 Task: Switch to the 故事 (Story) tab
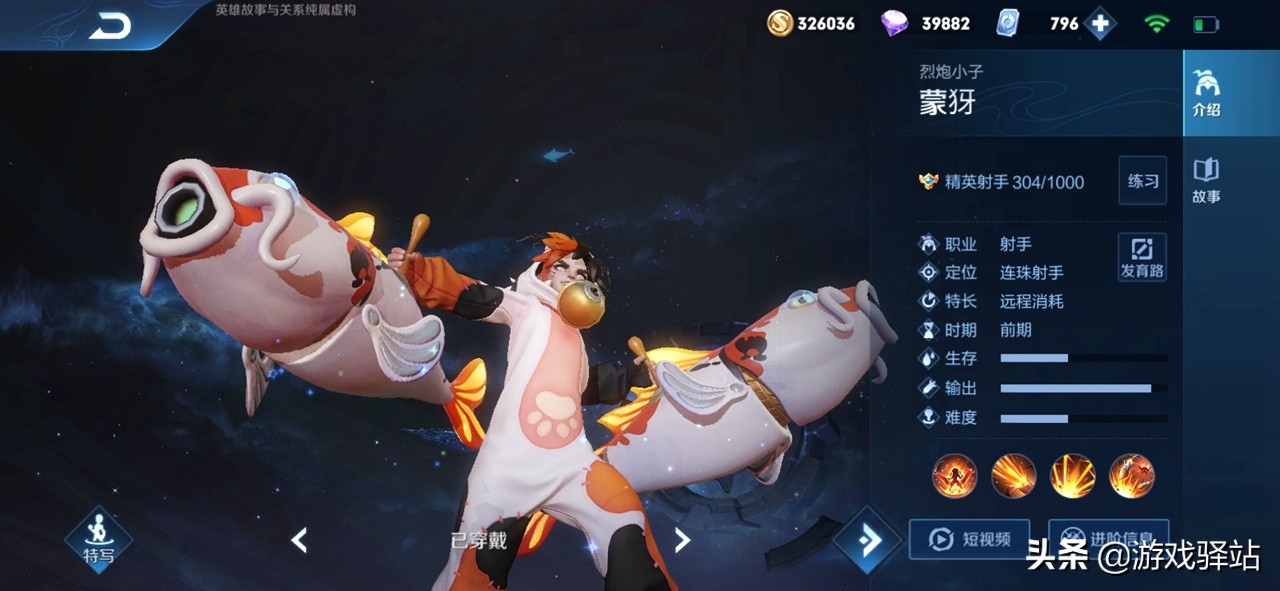1206,181
